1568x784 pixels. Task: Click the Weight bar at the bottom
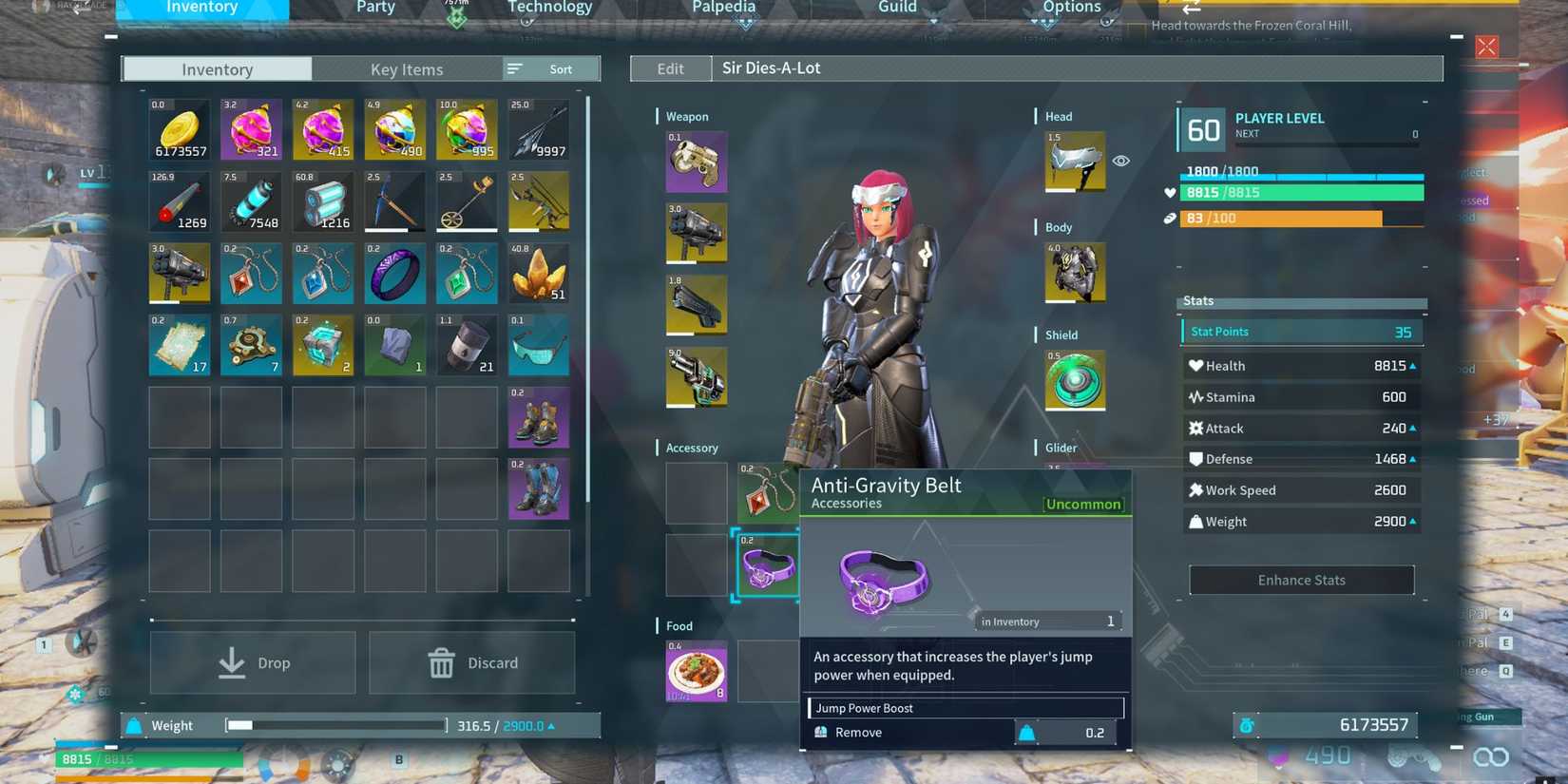pos(335,725)
